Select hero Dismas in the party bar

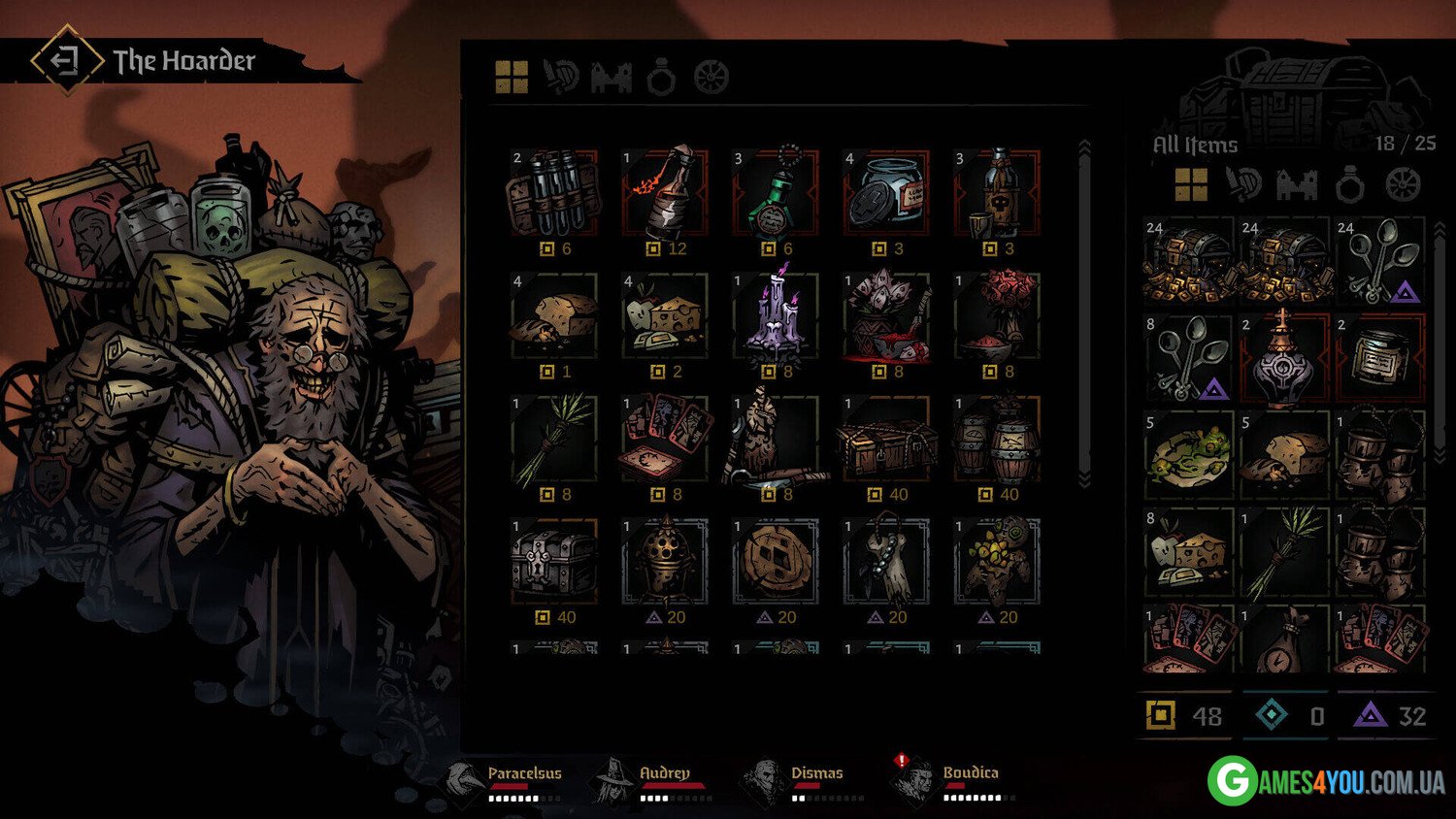(x=816, y=773)
